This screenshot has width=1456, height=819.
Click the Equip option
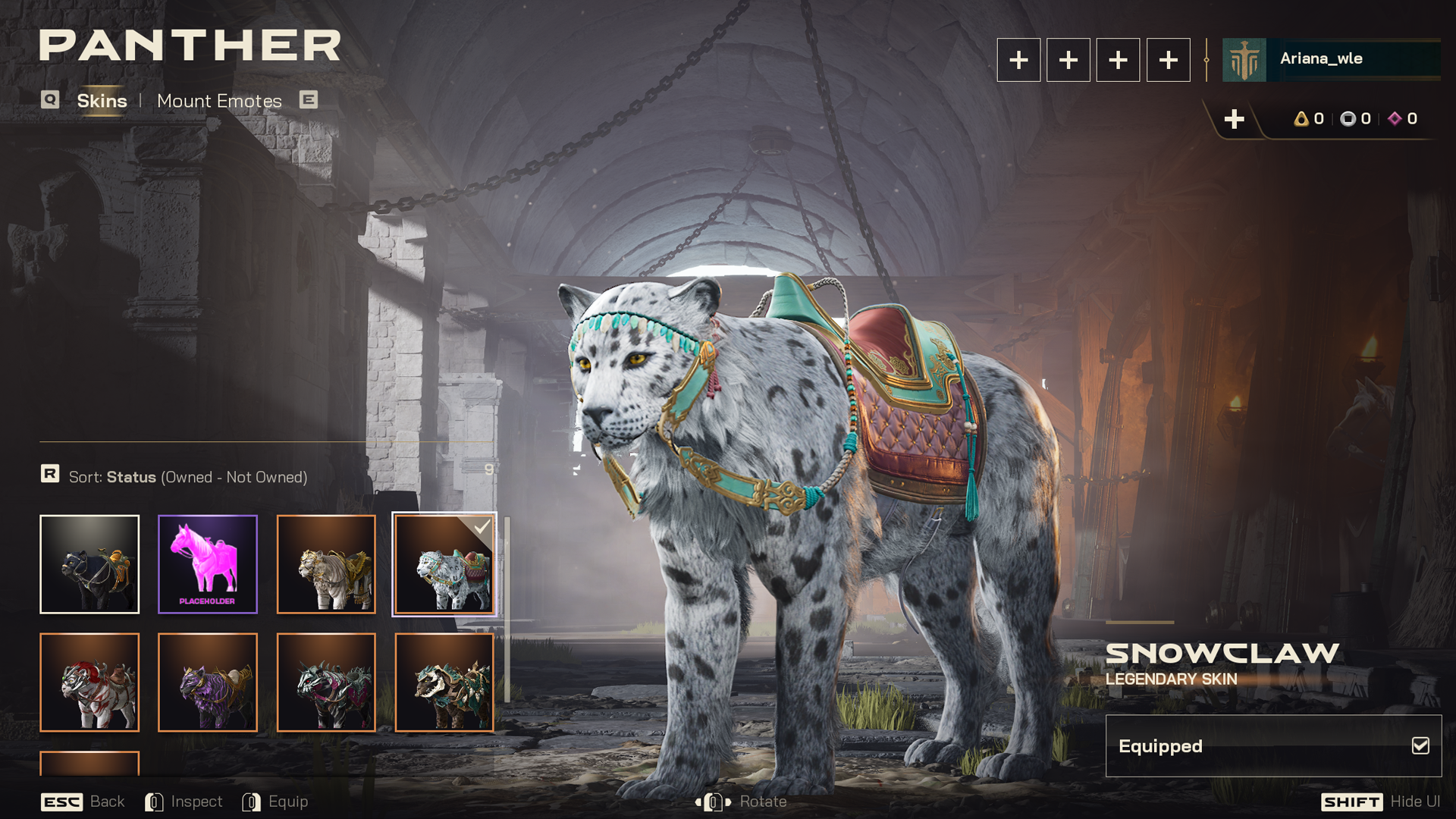(x=275, y=802)
